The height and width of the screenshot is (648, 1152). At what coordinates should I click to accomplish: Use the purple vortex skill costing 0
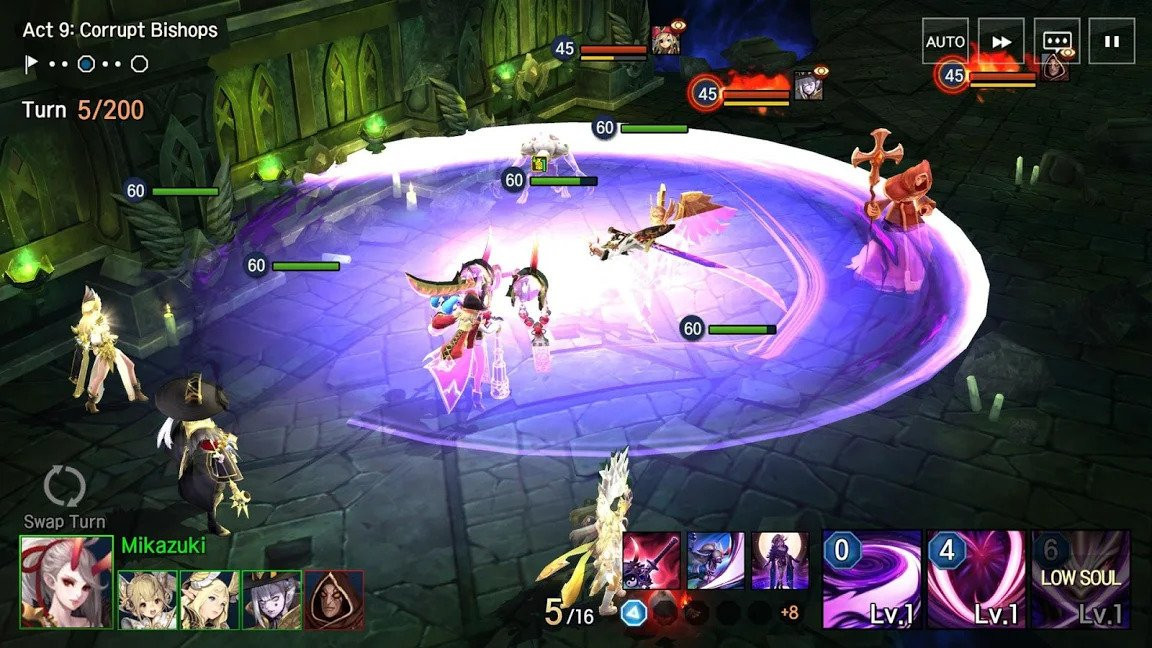click(x=871, y=579)
